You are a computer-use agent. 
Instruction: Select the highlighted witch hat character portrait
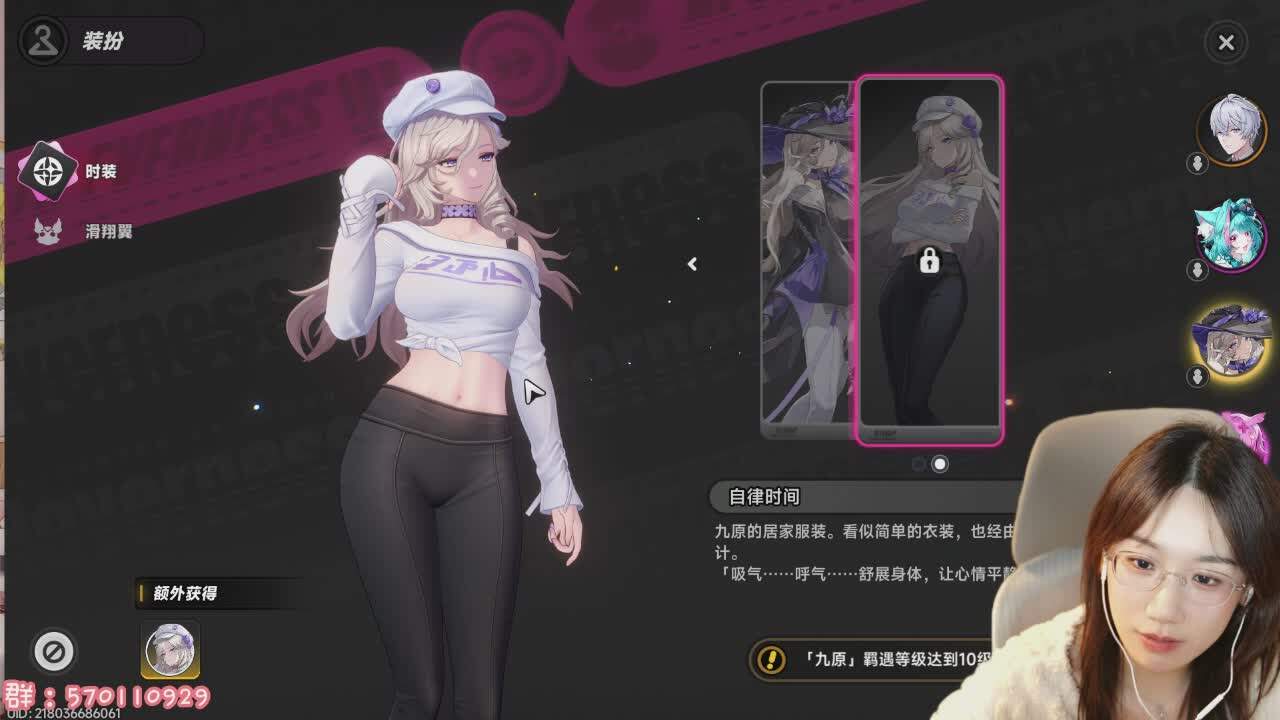point(1232,341)
